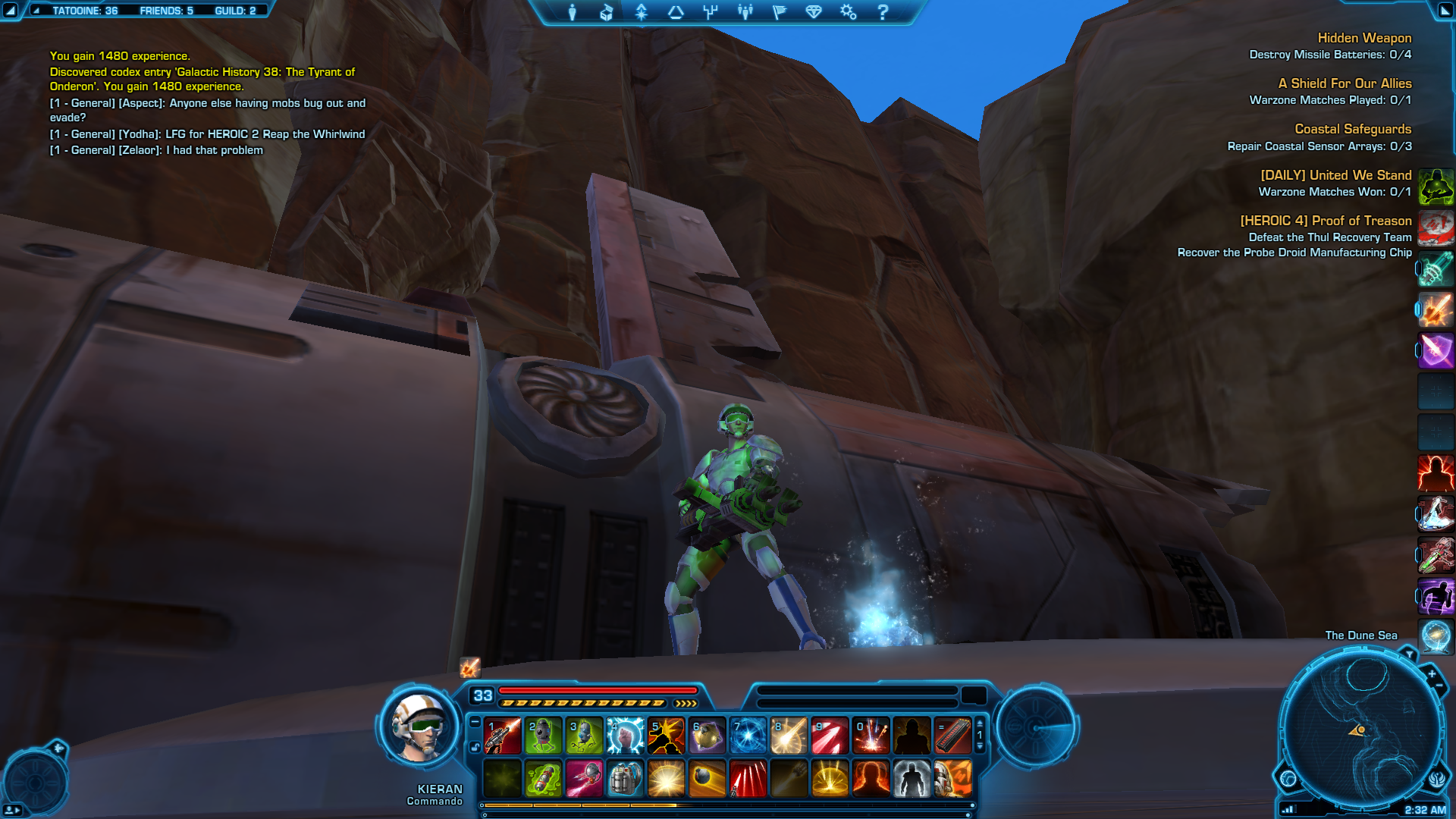Image resolution: width=1456 pixels, height=819 pixels.
Task: Open the gear-shaped preferences icon
Action: coord(848,12)
